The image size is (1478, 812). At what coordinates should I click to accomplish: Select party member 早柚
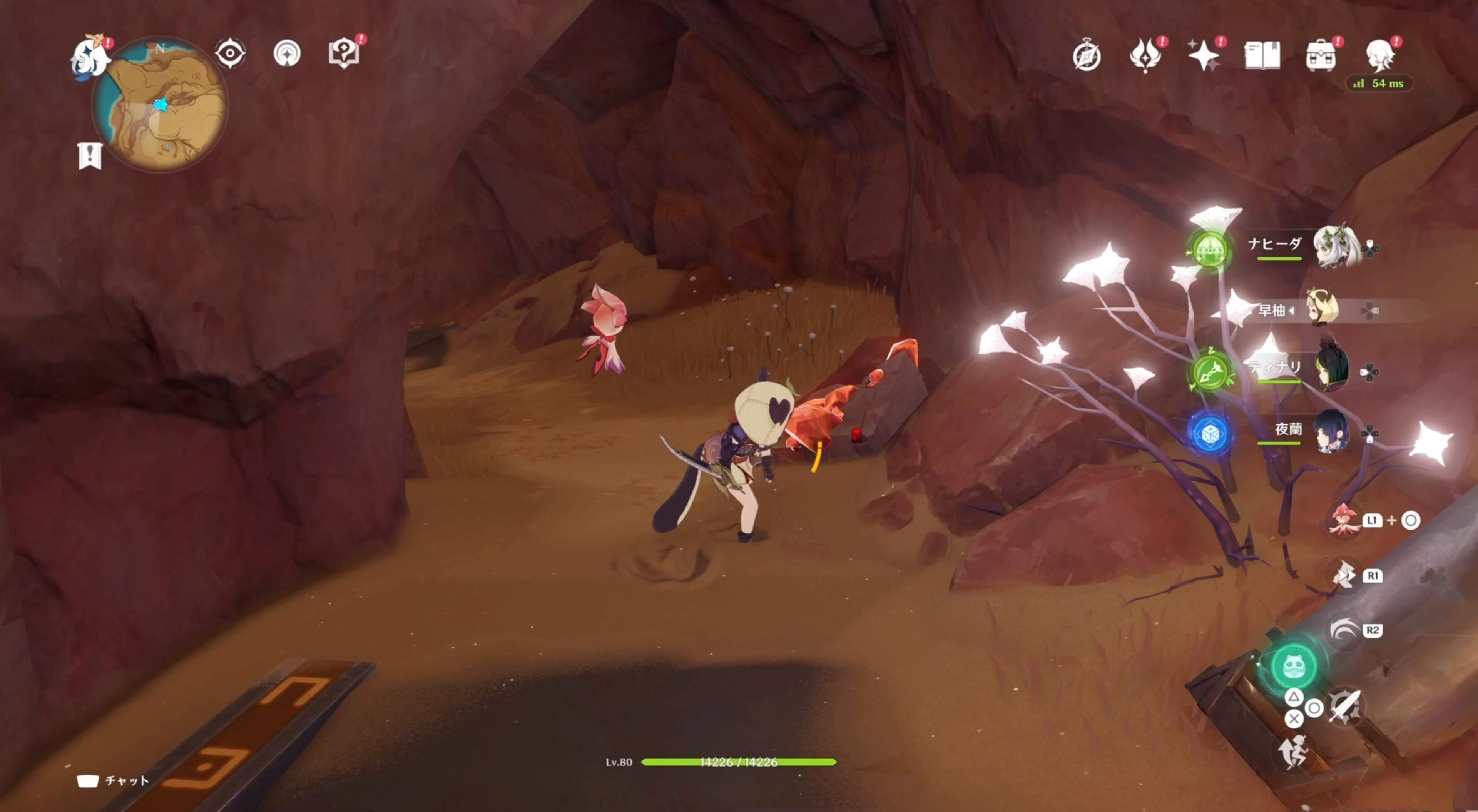click(1322, 310)
